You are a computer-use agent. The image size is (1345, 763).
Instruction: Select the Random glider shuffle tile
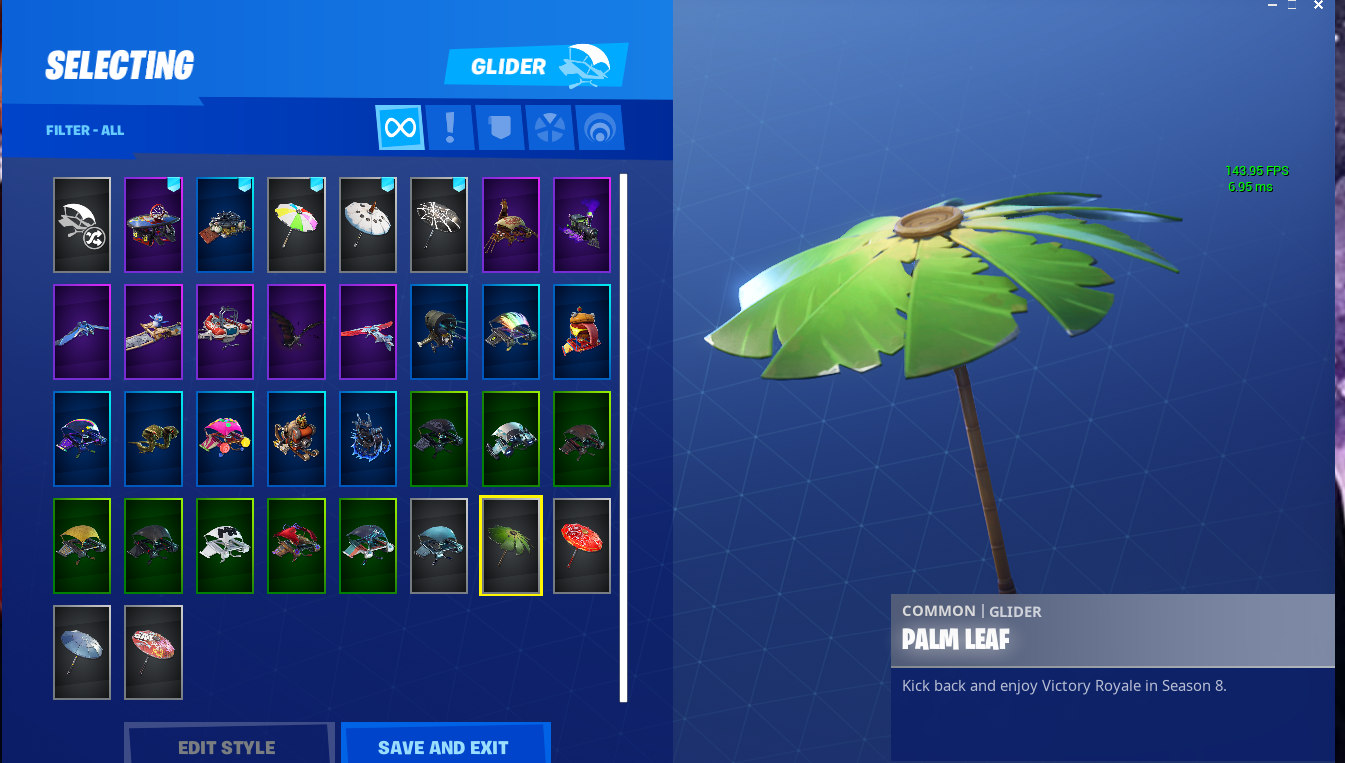pos(81,224)
